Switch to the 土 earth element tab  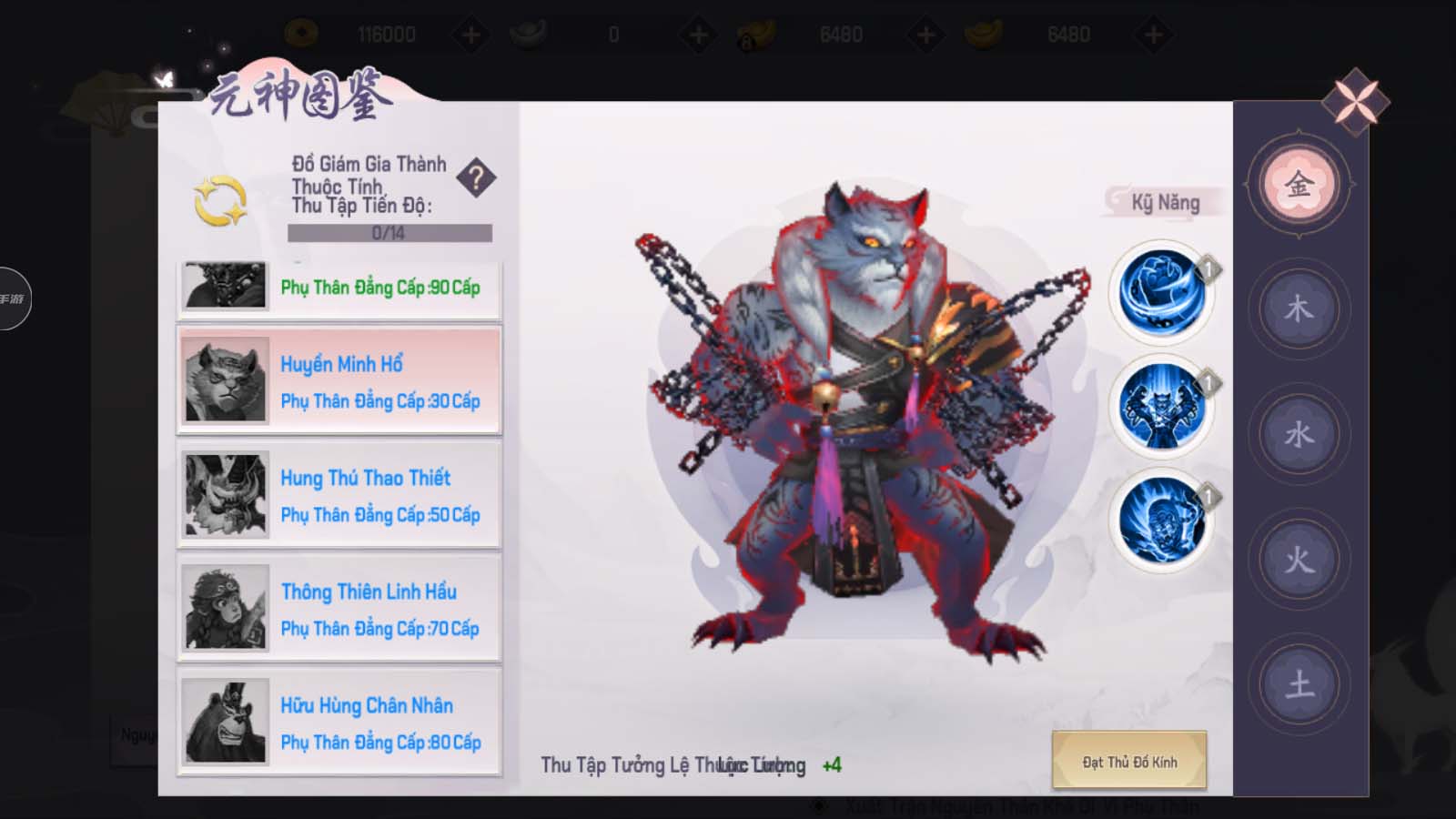(x=1299, y=683)
